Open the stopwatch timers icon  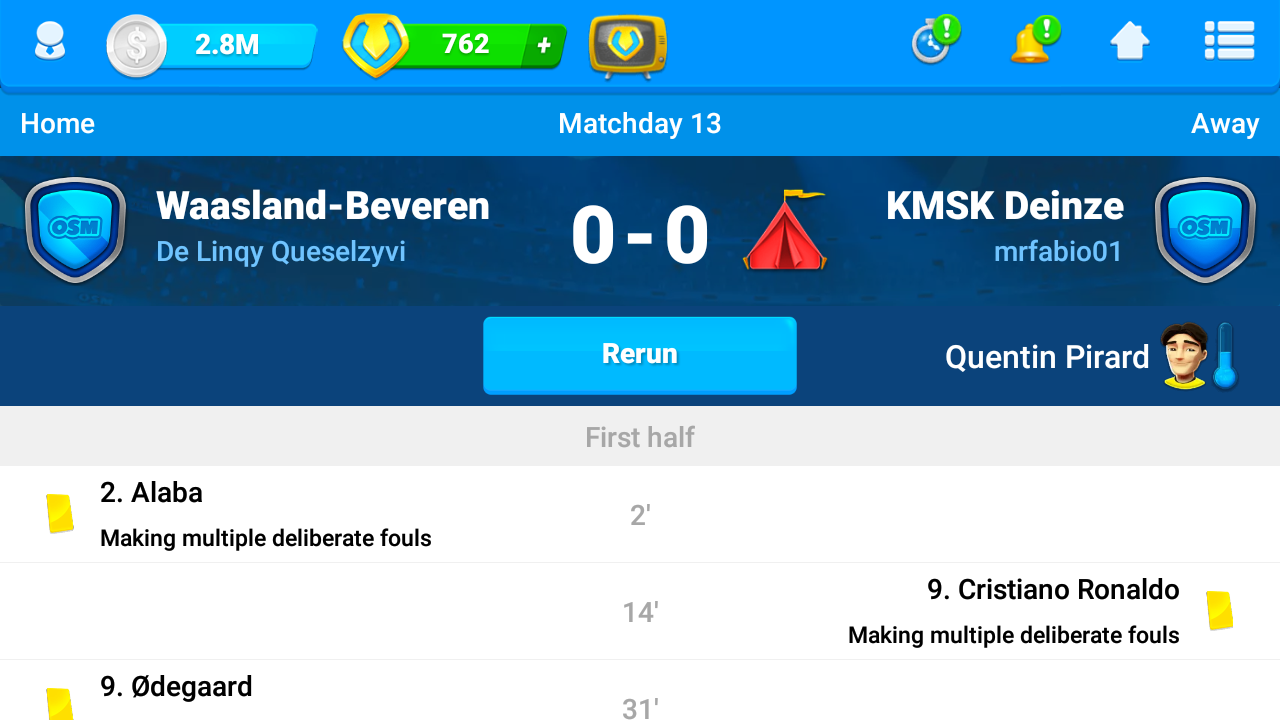tap(933, 42)
